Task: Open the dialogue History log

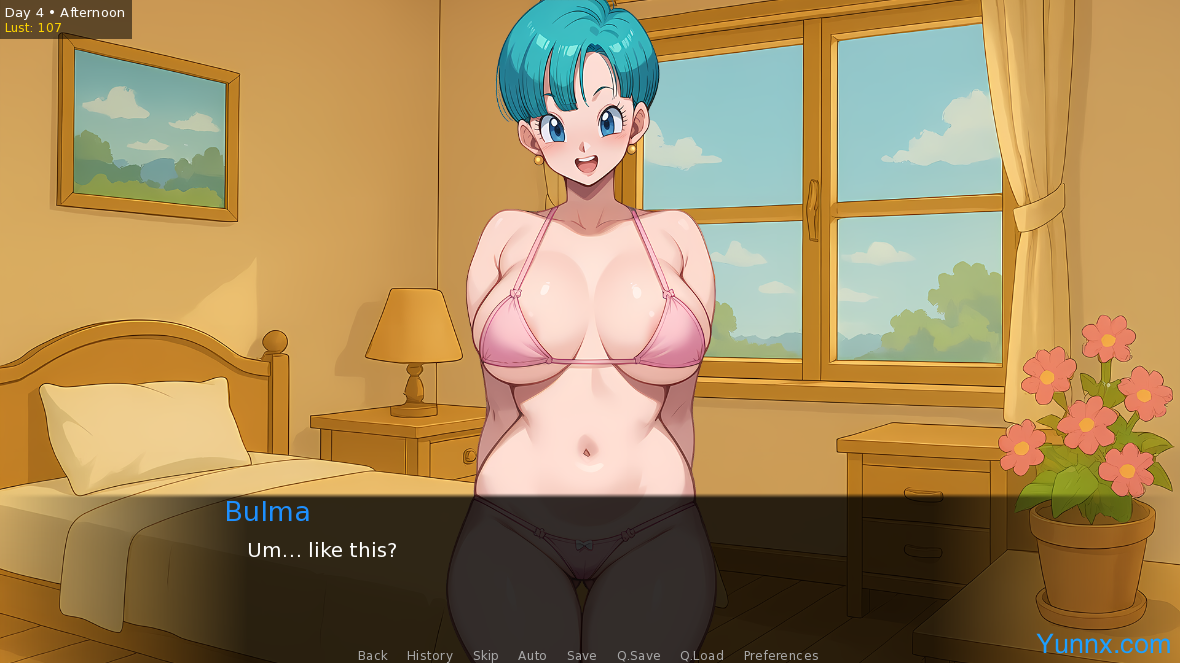Action: tap(429, 655)
